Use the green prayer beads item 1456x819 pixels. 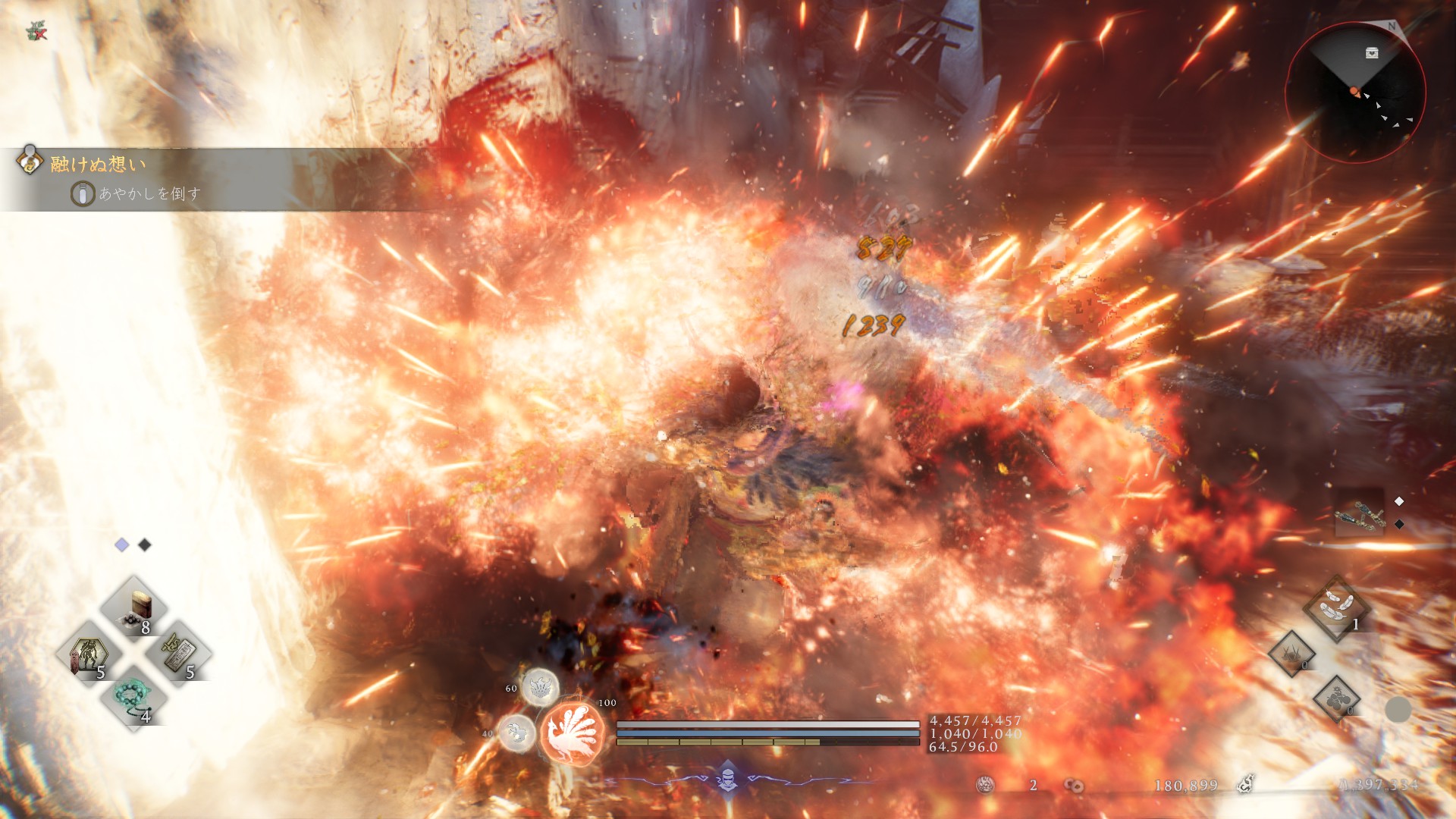pyautogui.click(x=133, y=698)
